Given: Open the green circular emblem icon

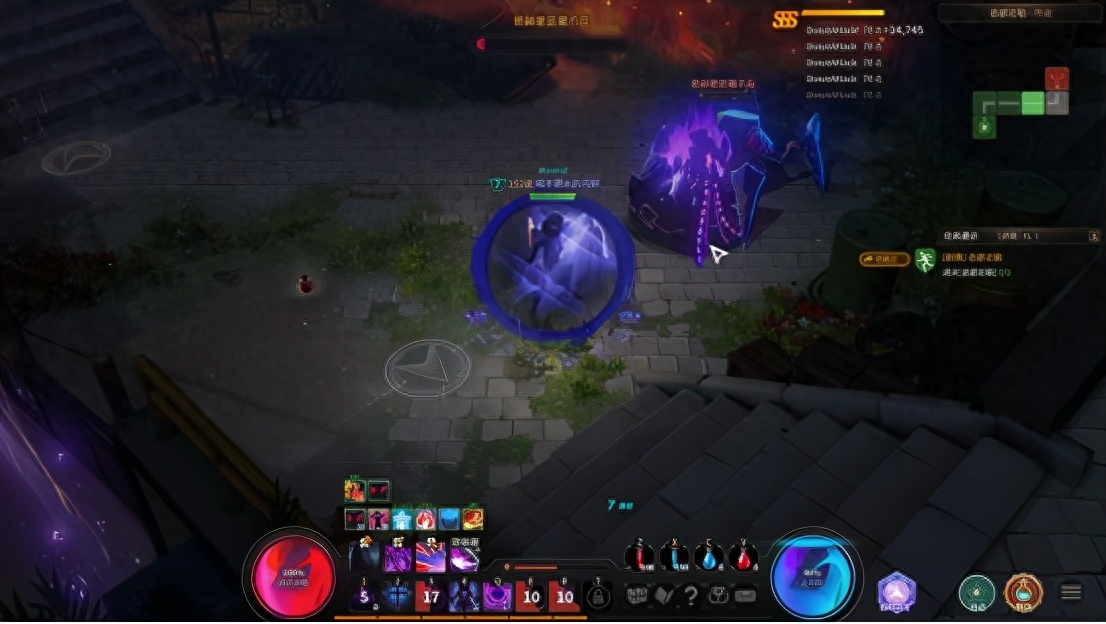Looking at the screenshot, I should (976, 592).
